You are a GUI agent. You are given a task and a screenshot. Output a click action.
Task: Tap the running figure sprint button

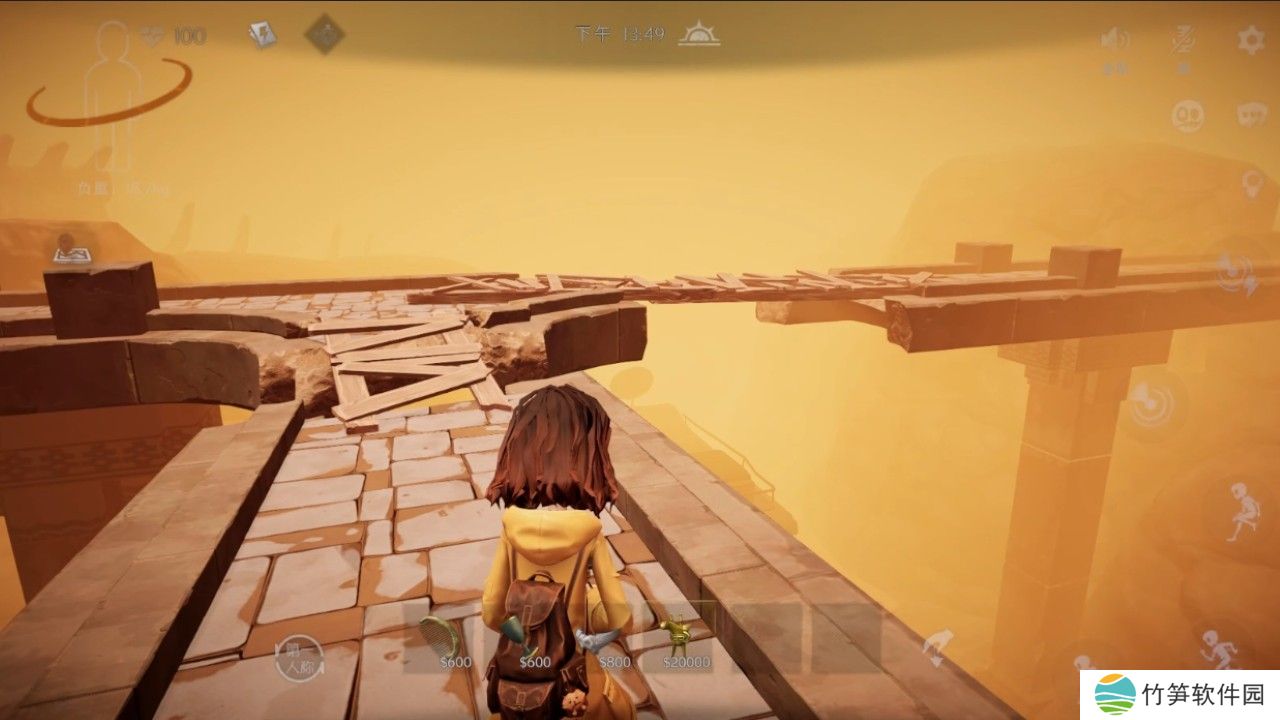(x=1217, y=645)
